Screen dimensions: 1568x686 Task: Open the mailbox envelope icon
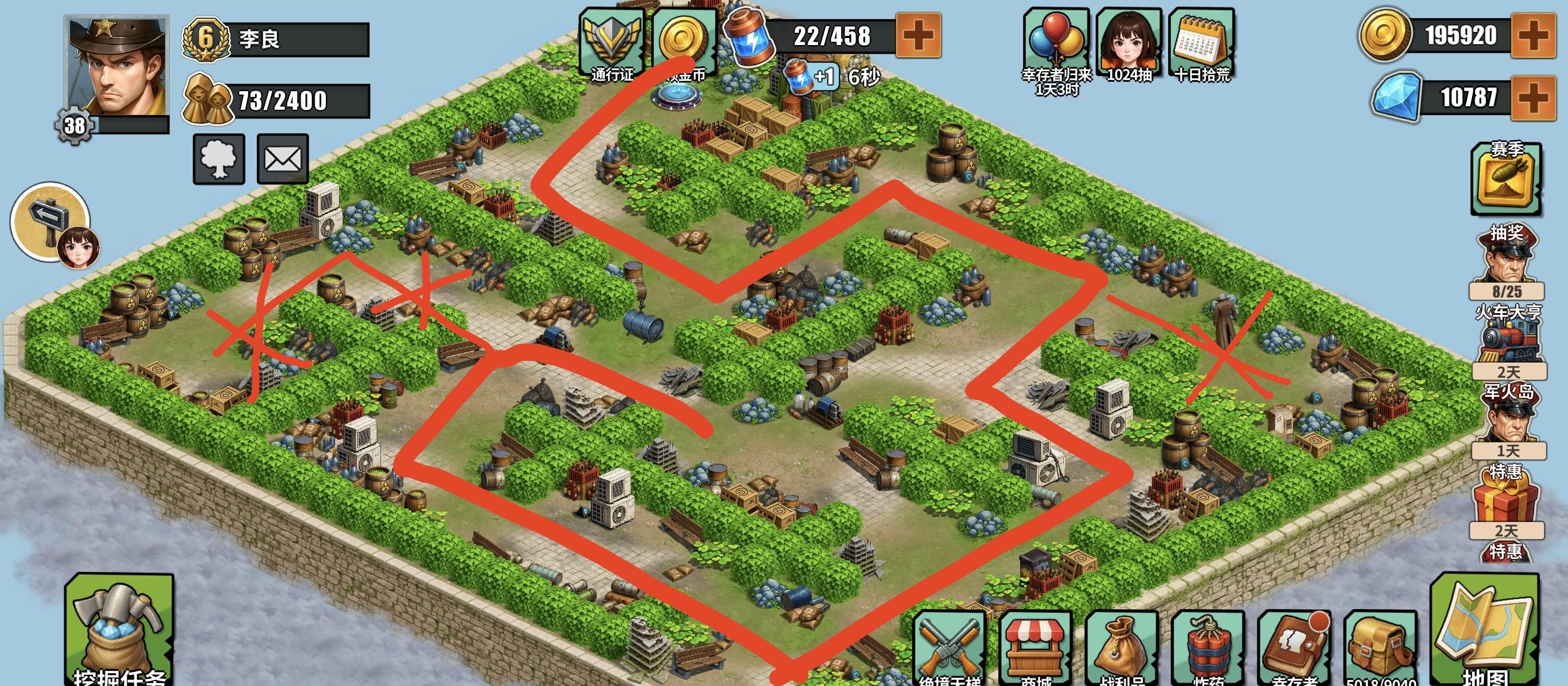(283, 159)
